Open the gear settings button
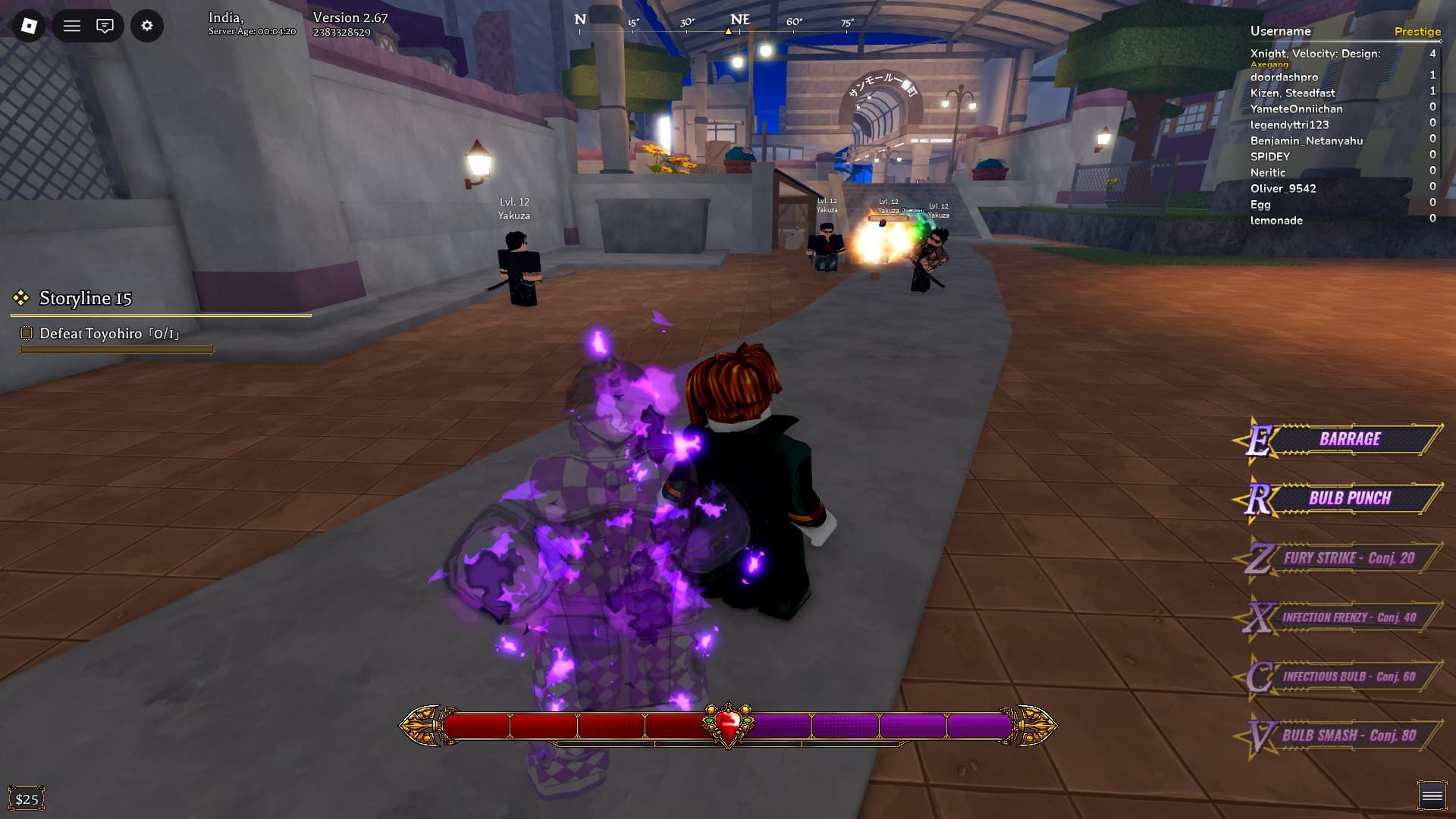Viewport: 1456px width, 819px height. [x=147, y=26]
